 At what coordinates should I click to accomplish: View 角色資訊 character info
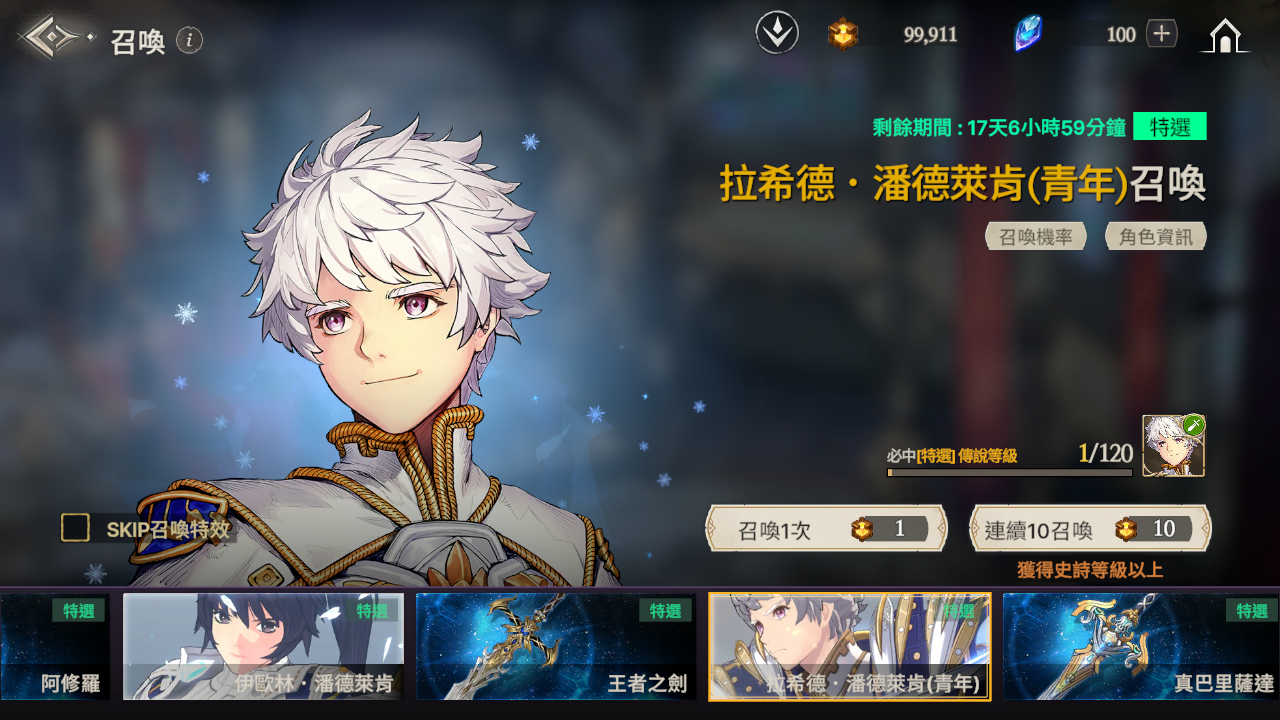coord(1156,237)
